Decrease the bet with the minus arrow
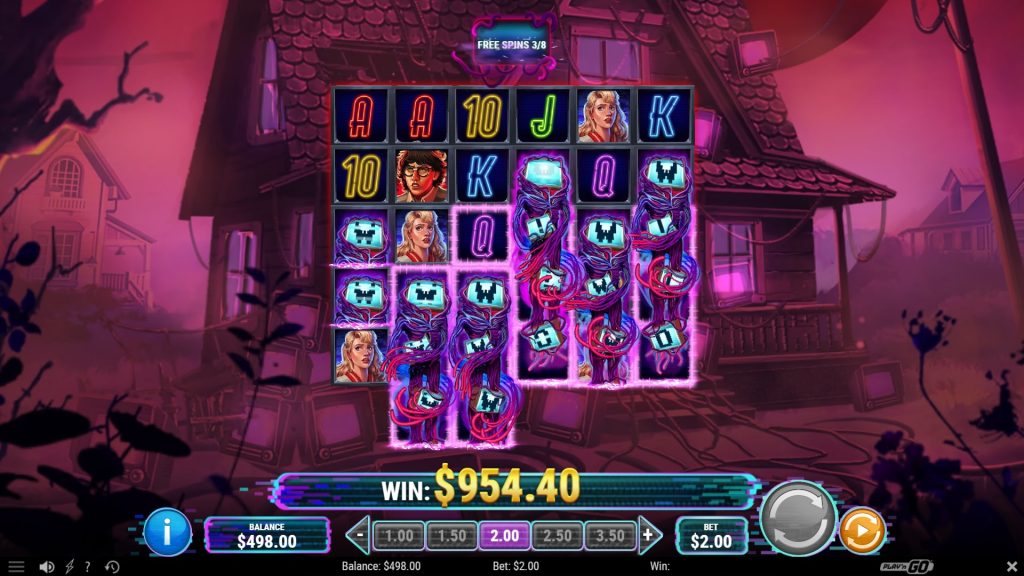The width and height of the screenshot is (1024, 576). [x=360, y=535]
